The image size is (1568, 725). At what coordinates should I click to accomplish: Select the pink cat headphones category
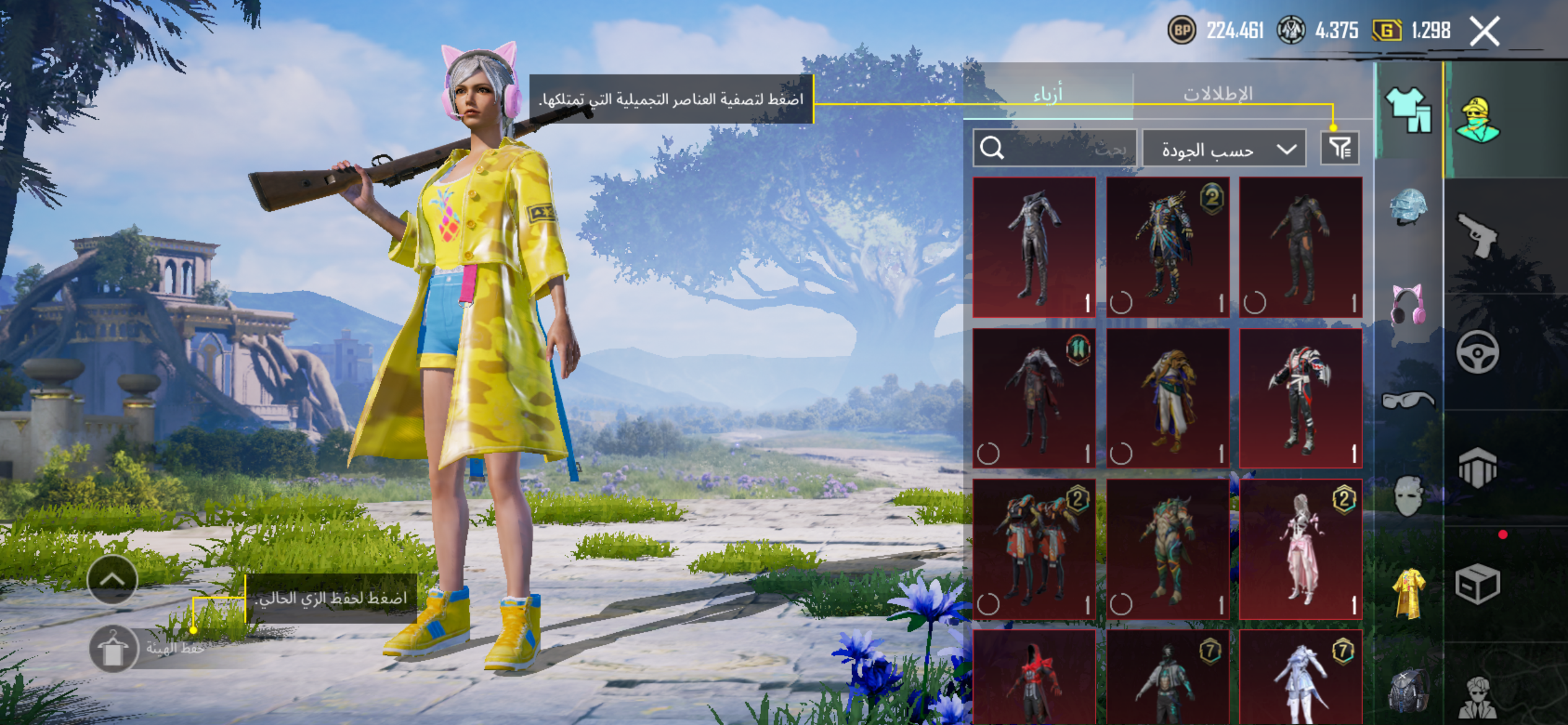1408,304
